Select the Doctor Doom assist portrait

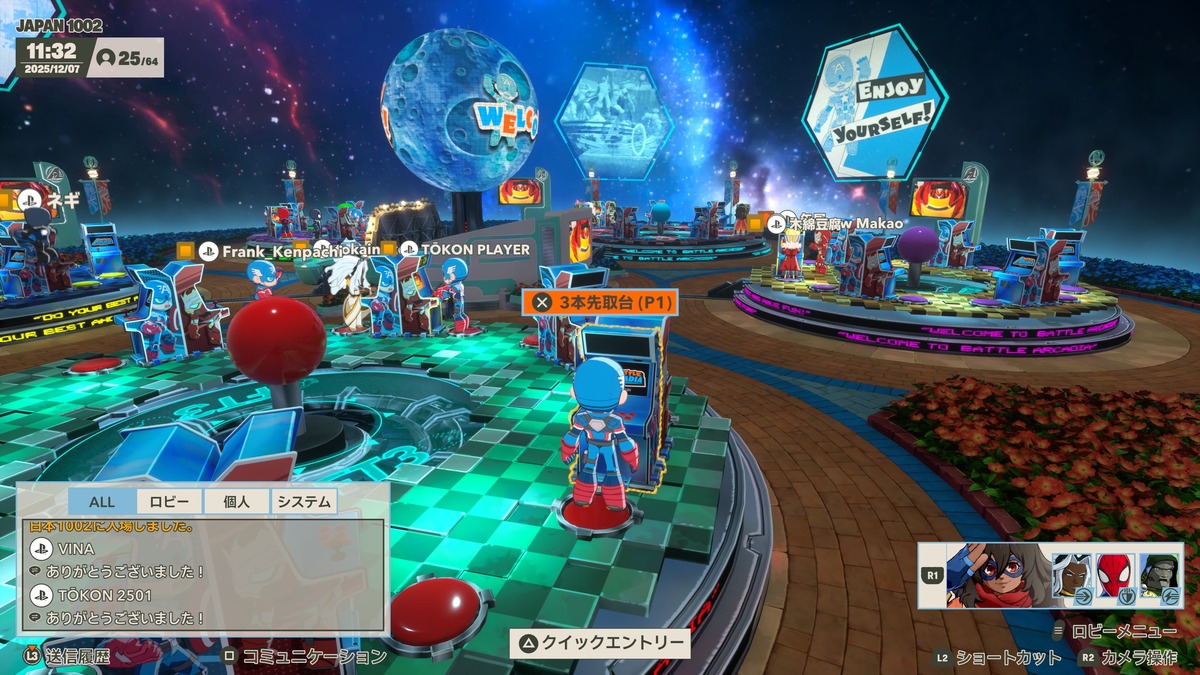tap(1159, 577)
